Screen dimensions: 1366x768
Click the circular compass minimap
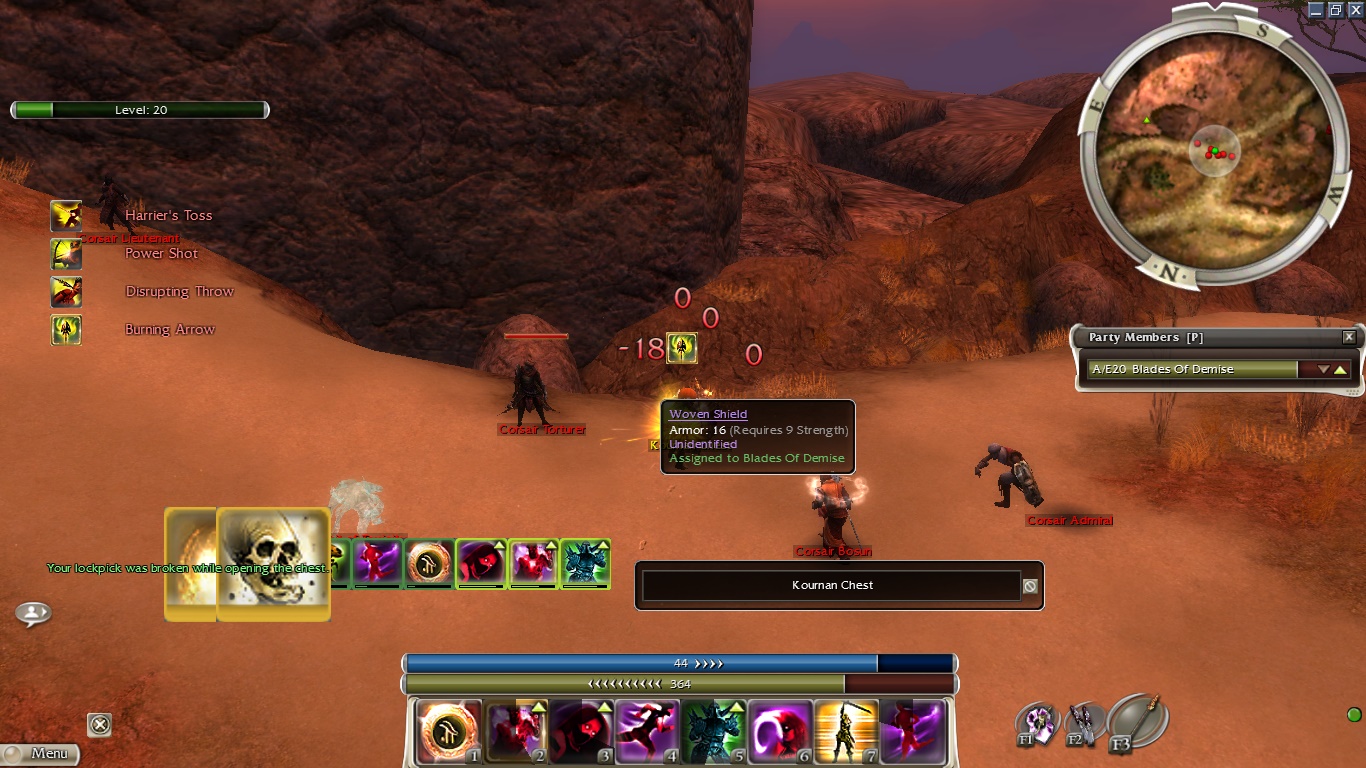pos(1215,152)
